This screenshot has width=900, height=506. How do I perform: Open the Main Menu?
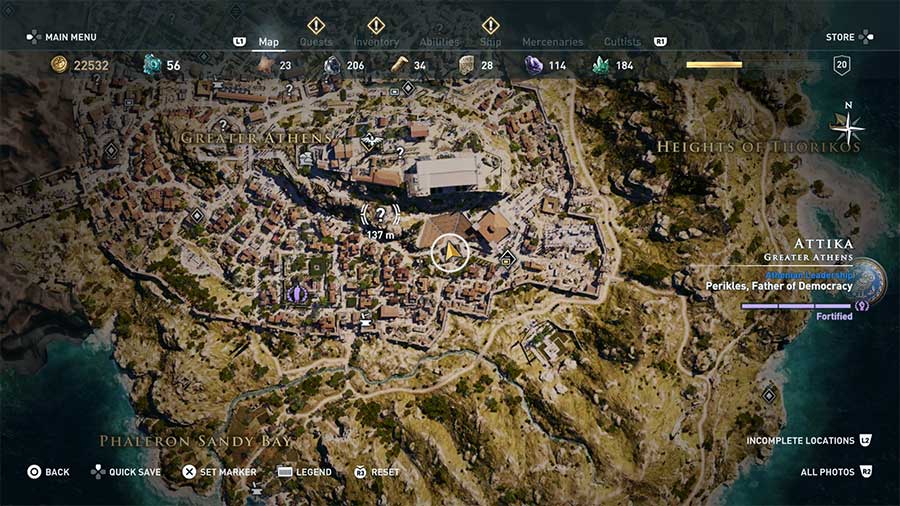[x=61, y=37]
